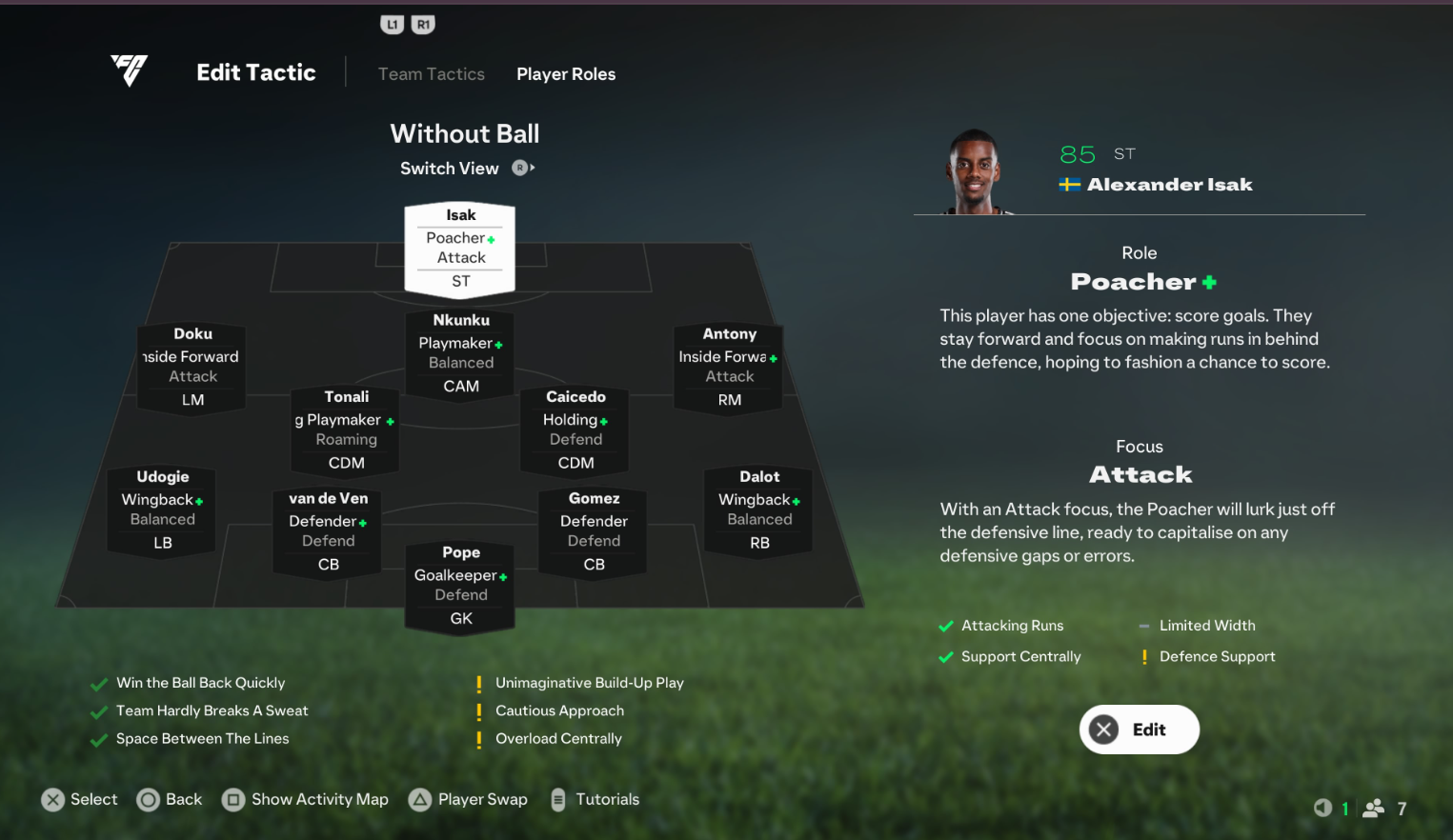Select Player Swap with triangle button icon
Viewport: 1453px width, 840px height.
pos(420,800)
